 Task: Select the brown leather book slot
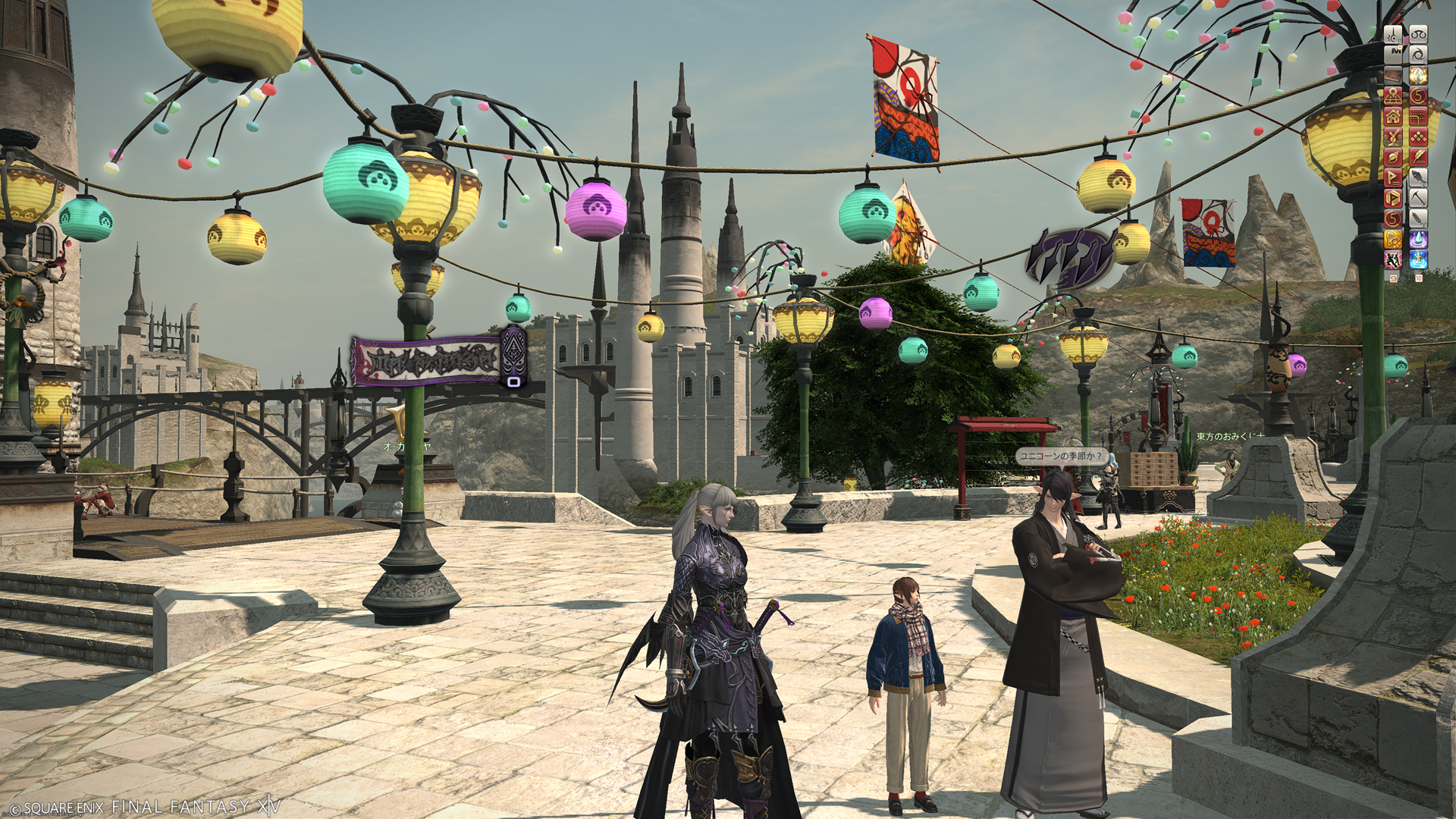click(x=1393, y=75)
